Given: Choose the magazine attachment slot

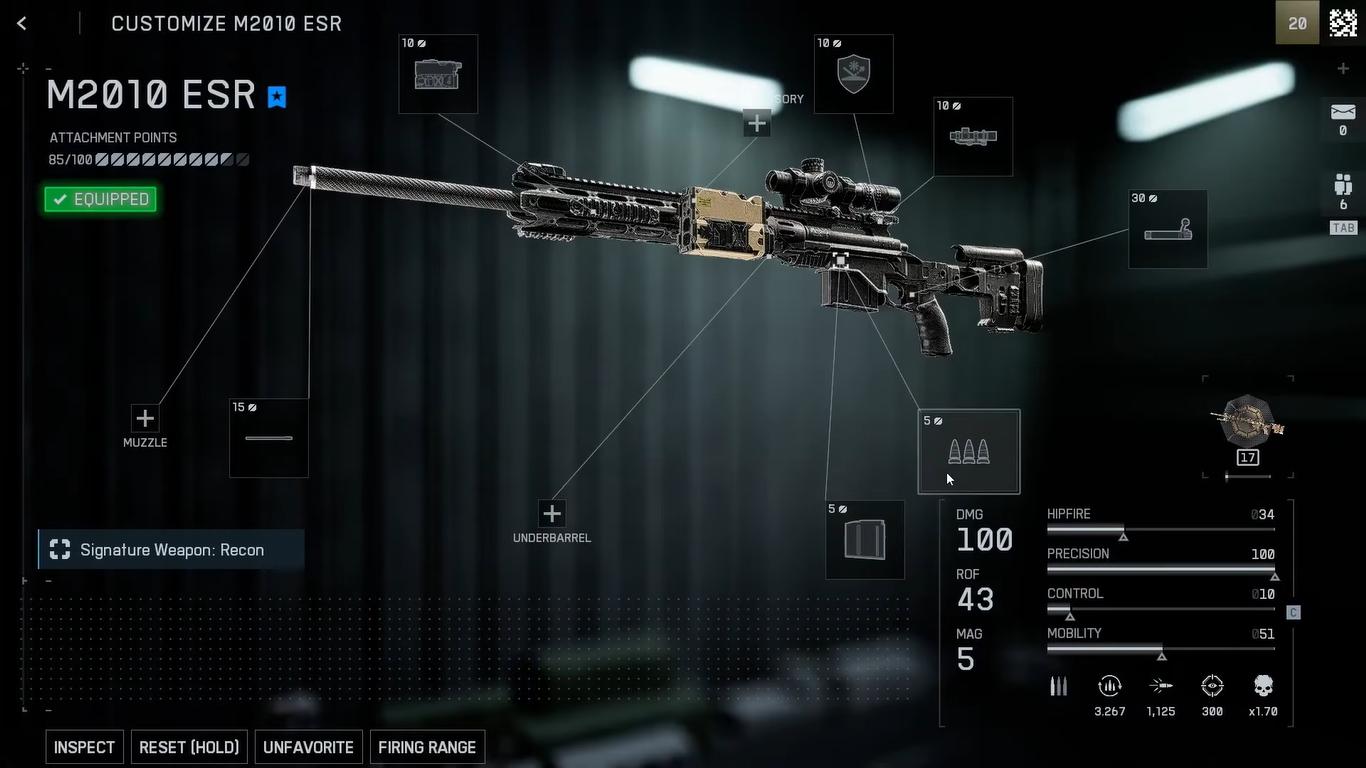Looking at the screenshot, I should [x=865, y=540].
